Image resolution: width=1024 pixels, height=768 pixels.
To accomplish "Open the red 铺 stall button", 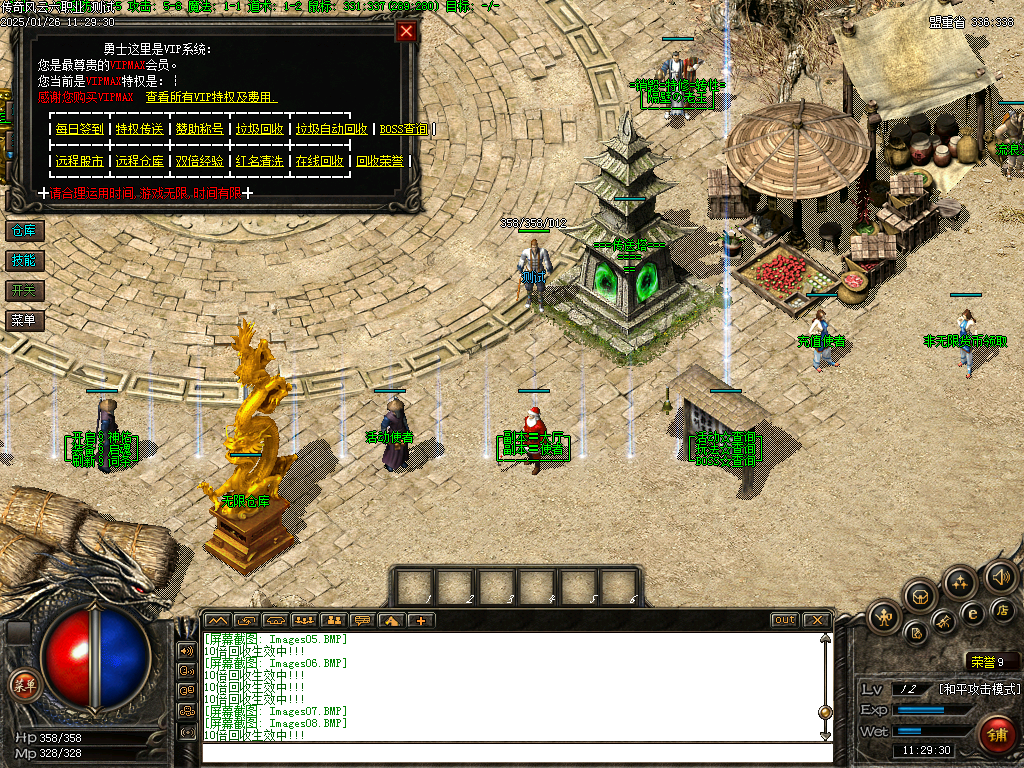I will tap(996, 735).
